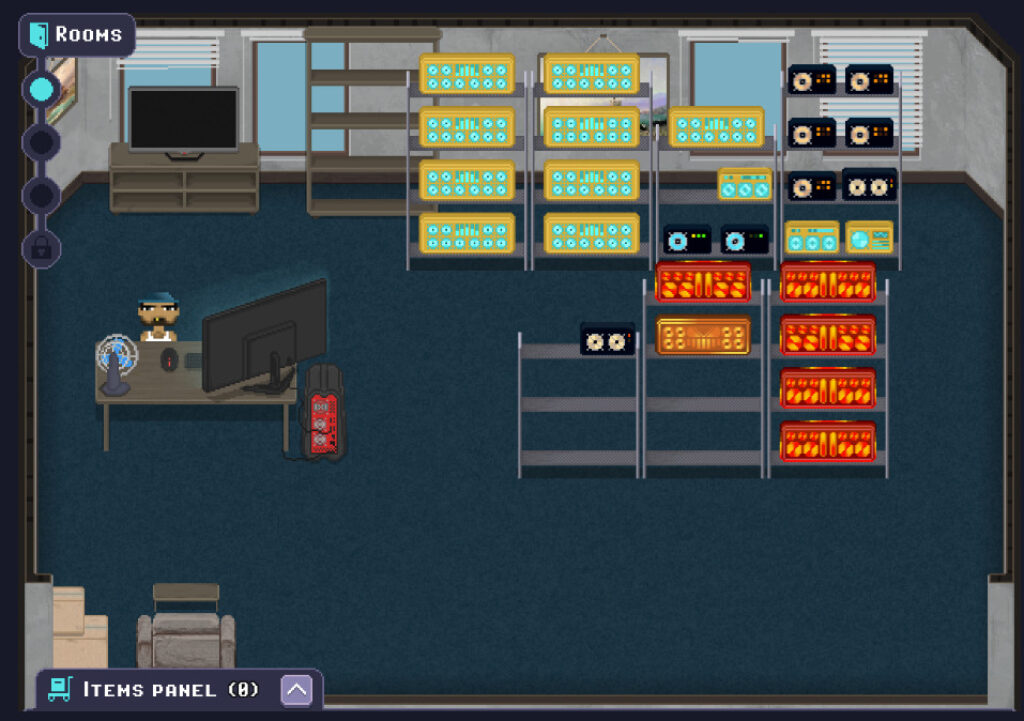The width and height of the screenshot is (1024, 721).
Task: Expand the Items panel with the arrow button
Action: click(x=297, y=689)
